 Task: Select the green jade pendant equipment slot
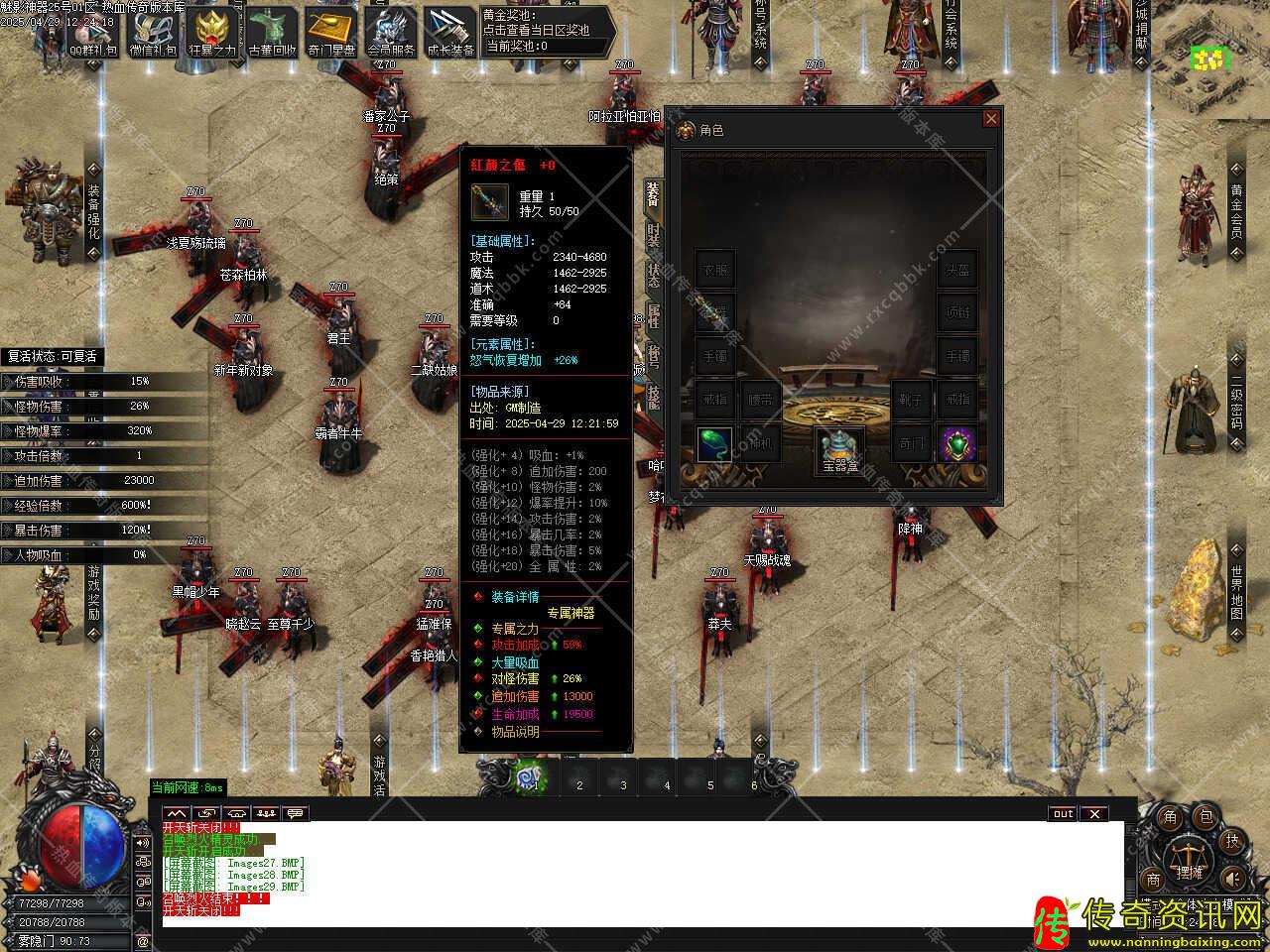tap(714, 444)
